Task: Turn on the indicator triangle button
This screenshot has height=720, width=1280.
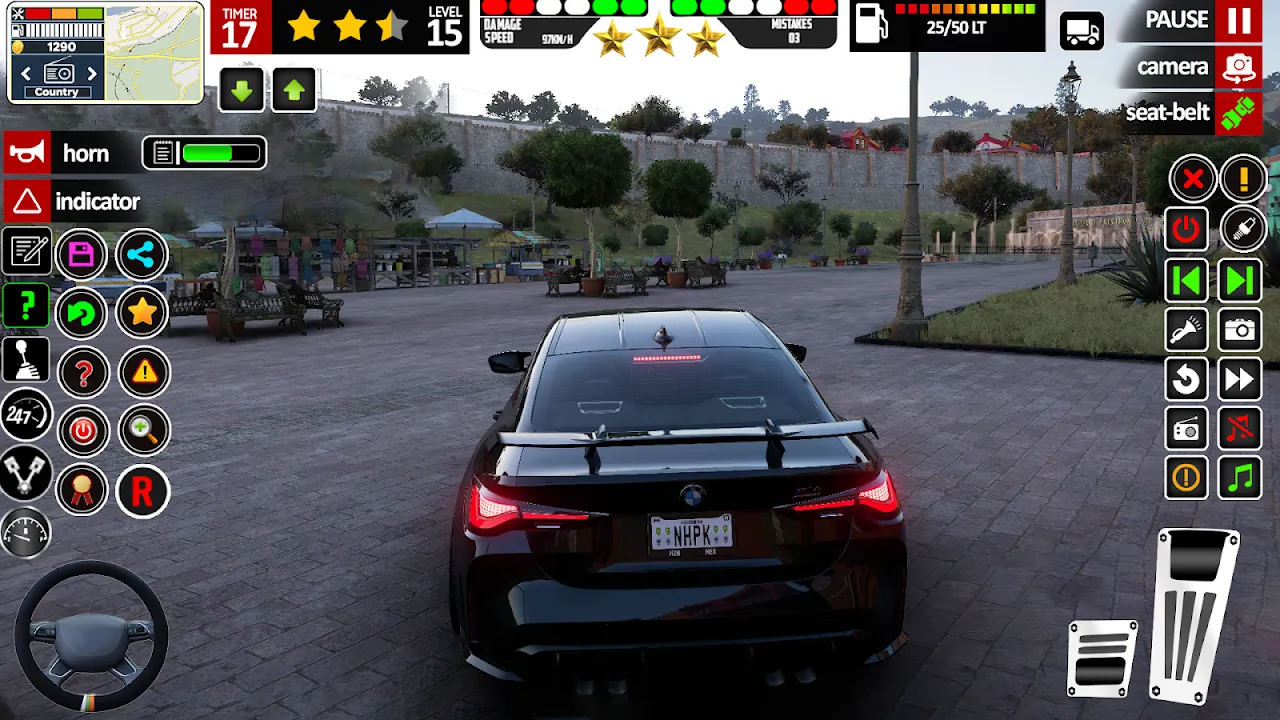Action: [26, 202]
